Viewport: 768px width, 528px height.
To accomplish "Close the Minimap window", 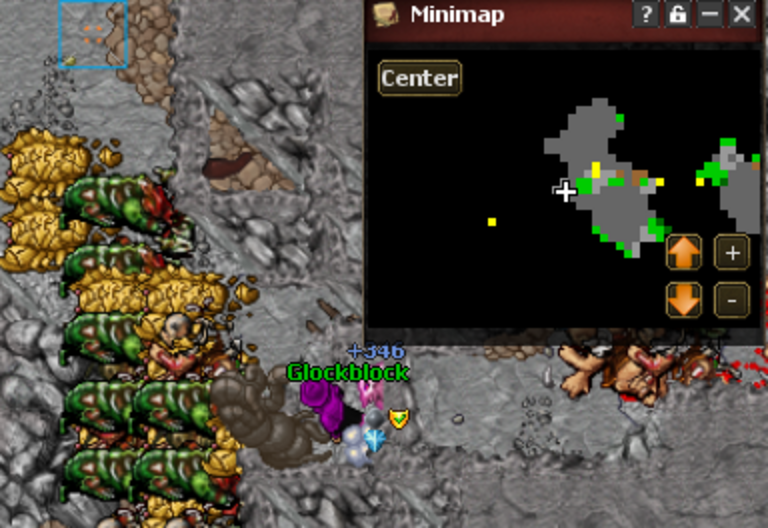I will [742, 14].
